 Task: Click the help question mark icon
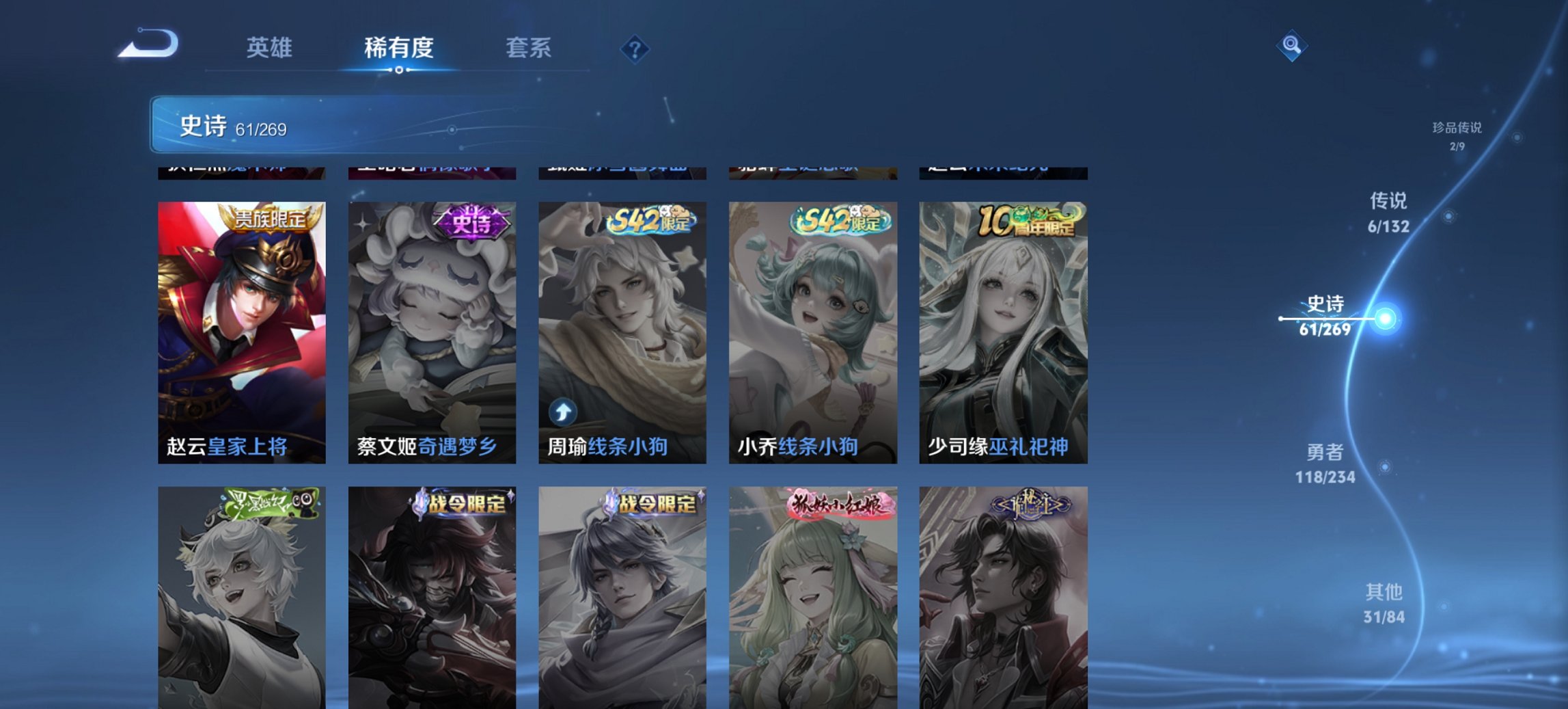(634, 48)
